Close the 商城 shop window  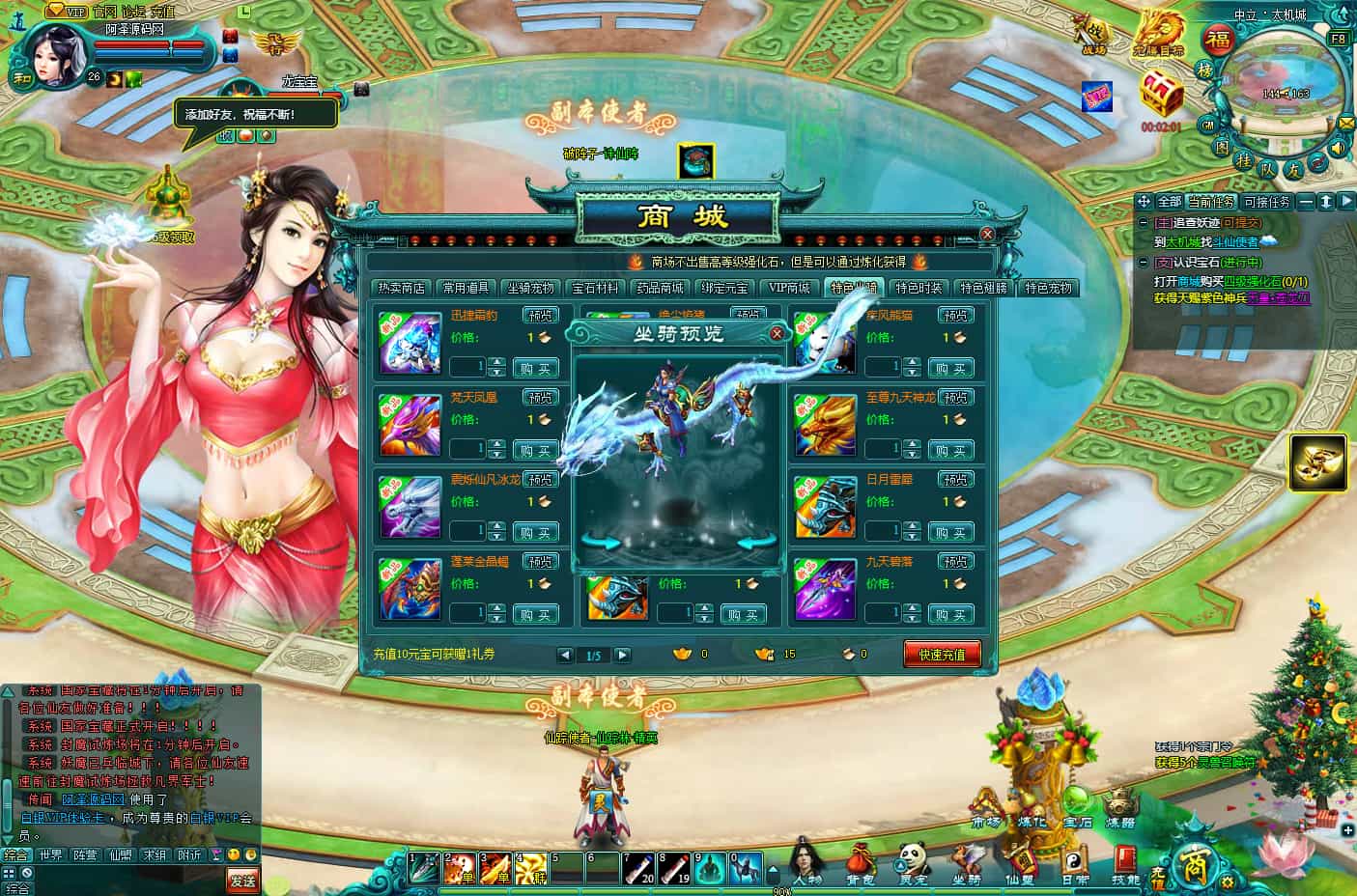tap(987, 234)
